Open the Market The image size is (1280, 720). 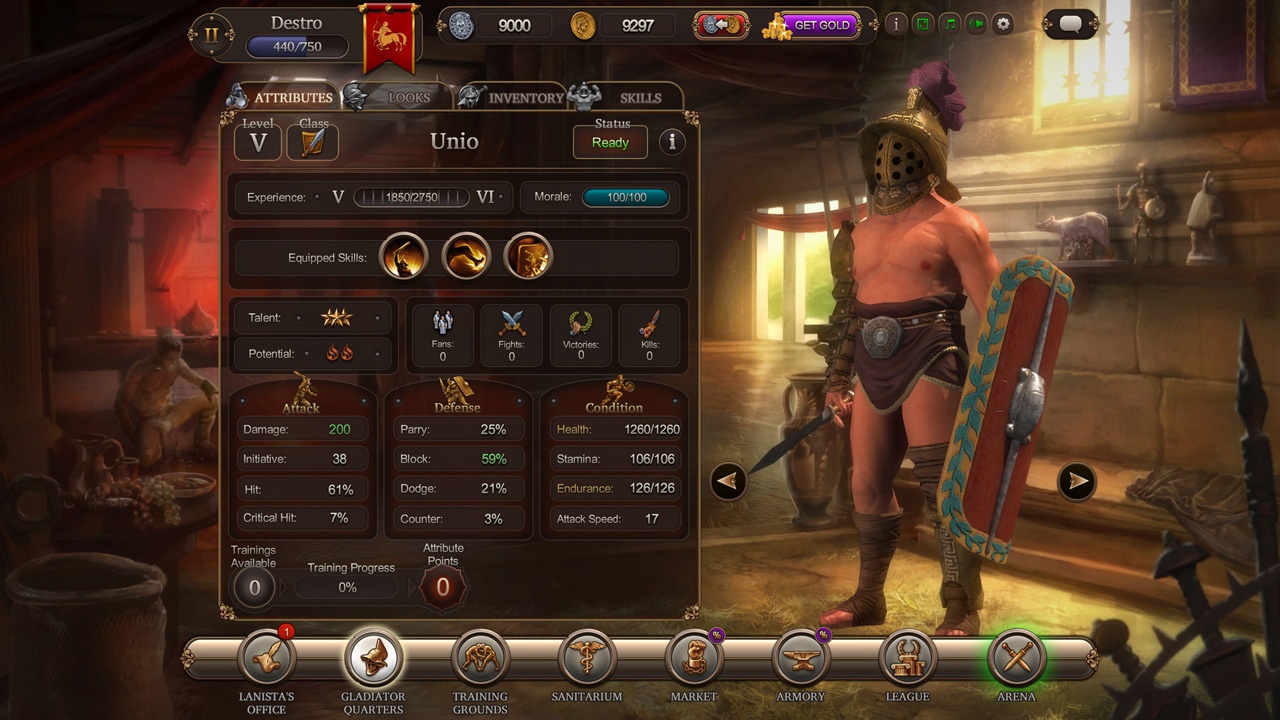pos(694,659)
